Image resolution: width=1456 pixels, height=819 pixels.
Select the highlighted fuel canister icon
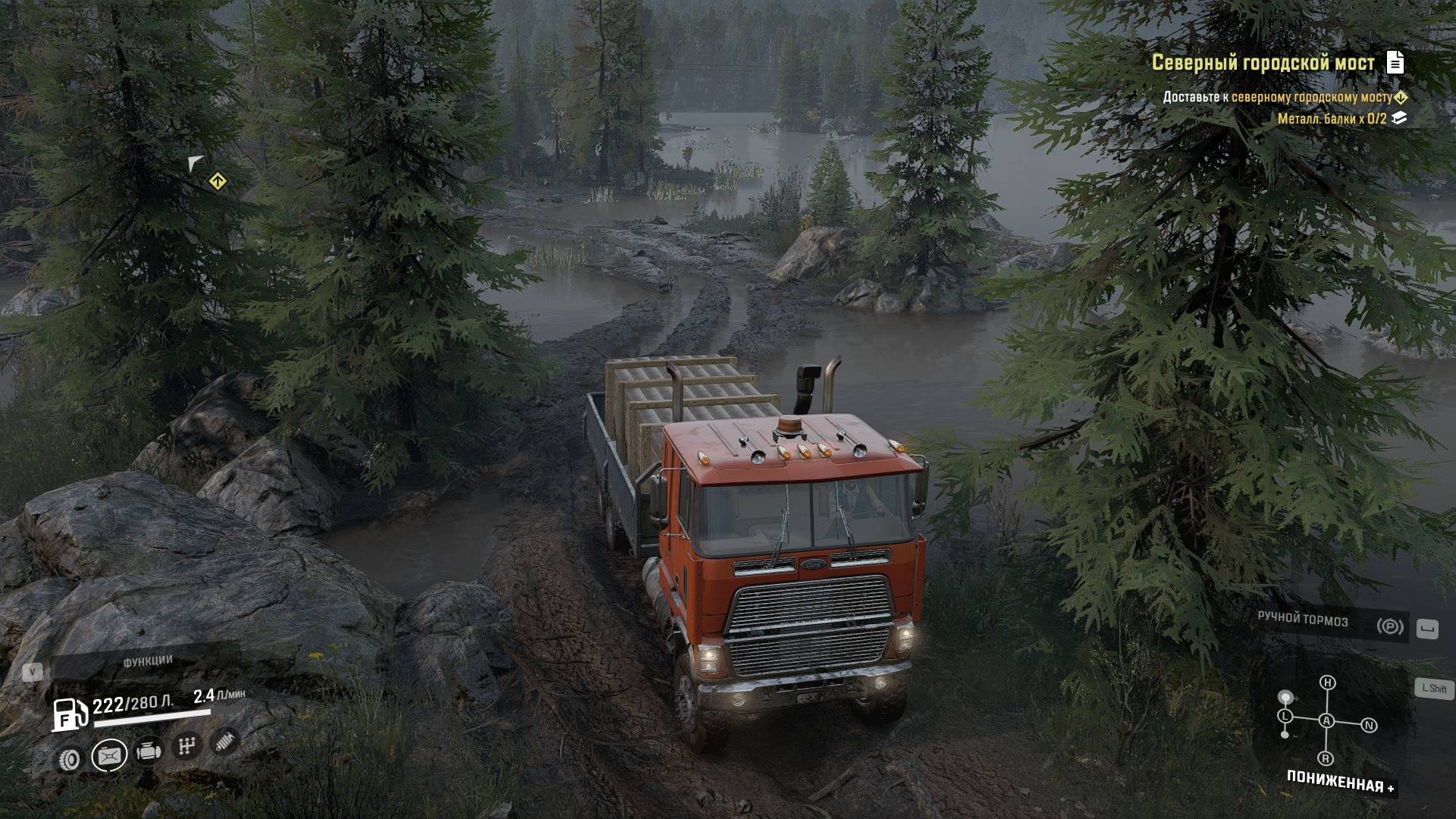click(109, 756)
